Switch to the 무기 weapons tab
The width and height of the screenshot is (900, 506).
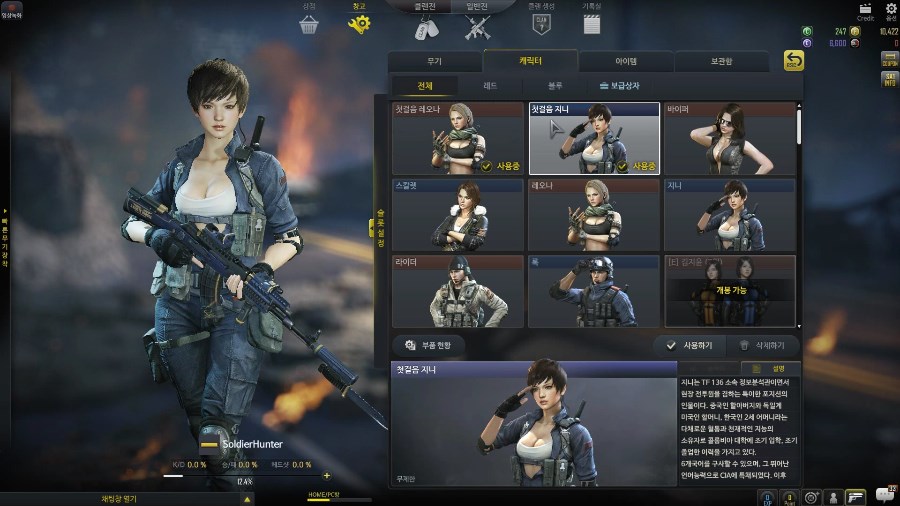click(433, 61)
